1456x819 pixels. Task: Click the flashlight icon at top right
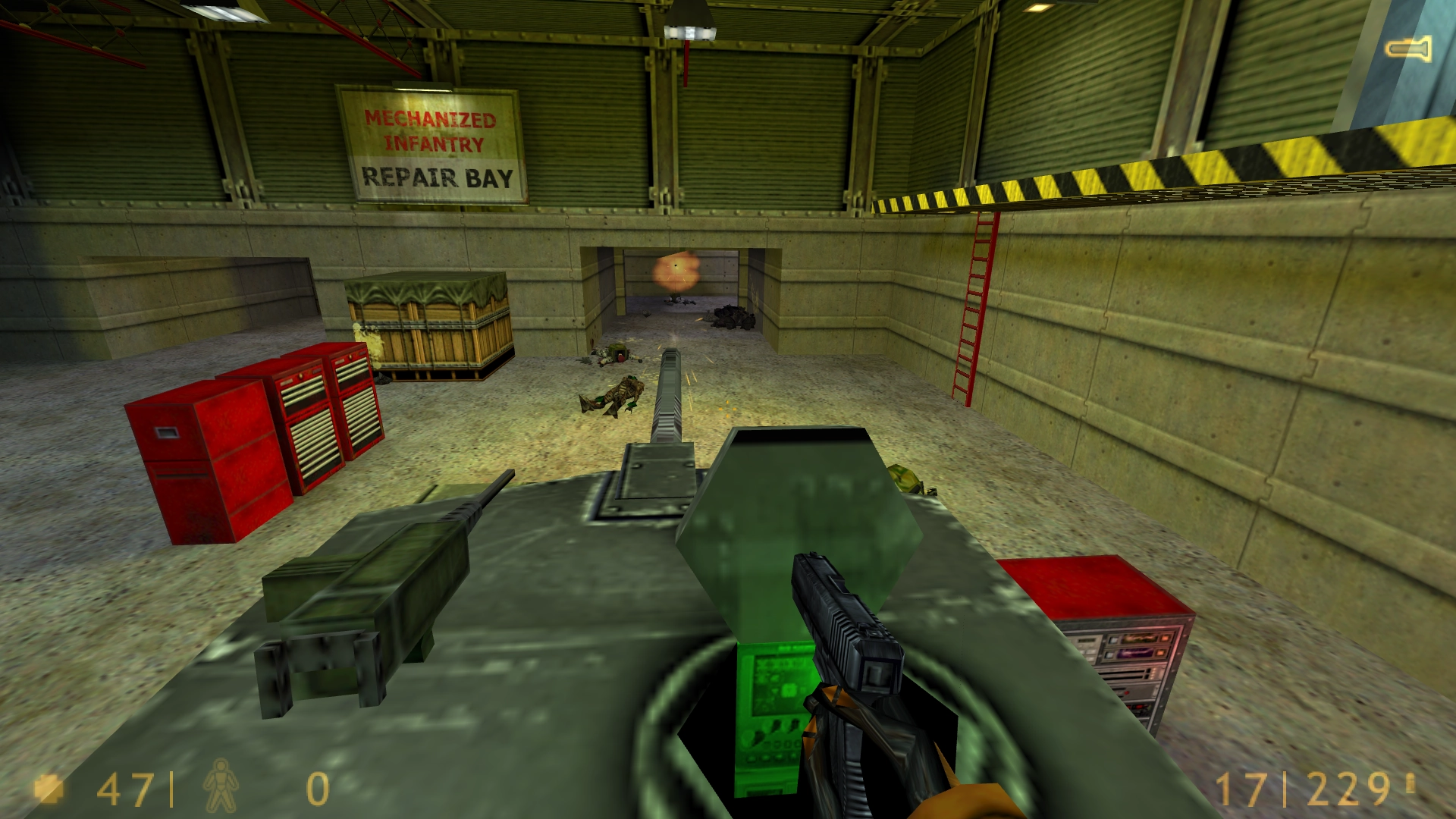1409,49
